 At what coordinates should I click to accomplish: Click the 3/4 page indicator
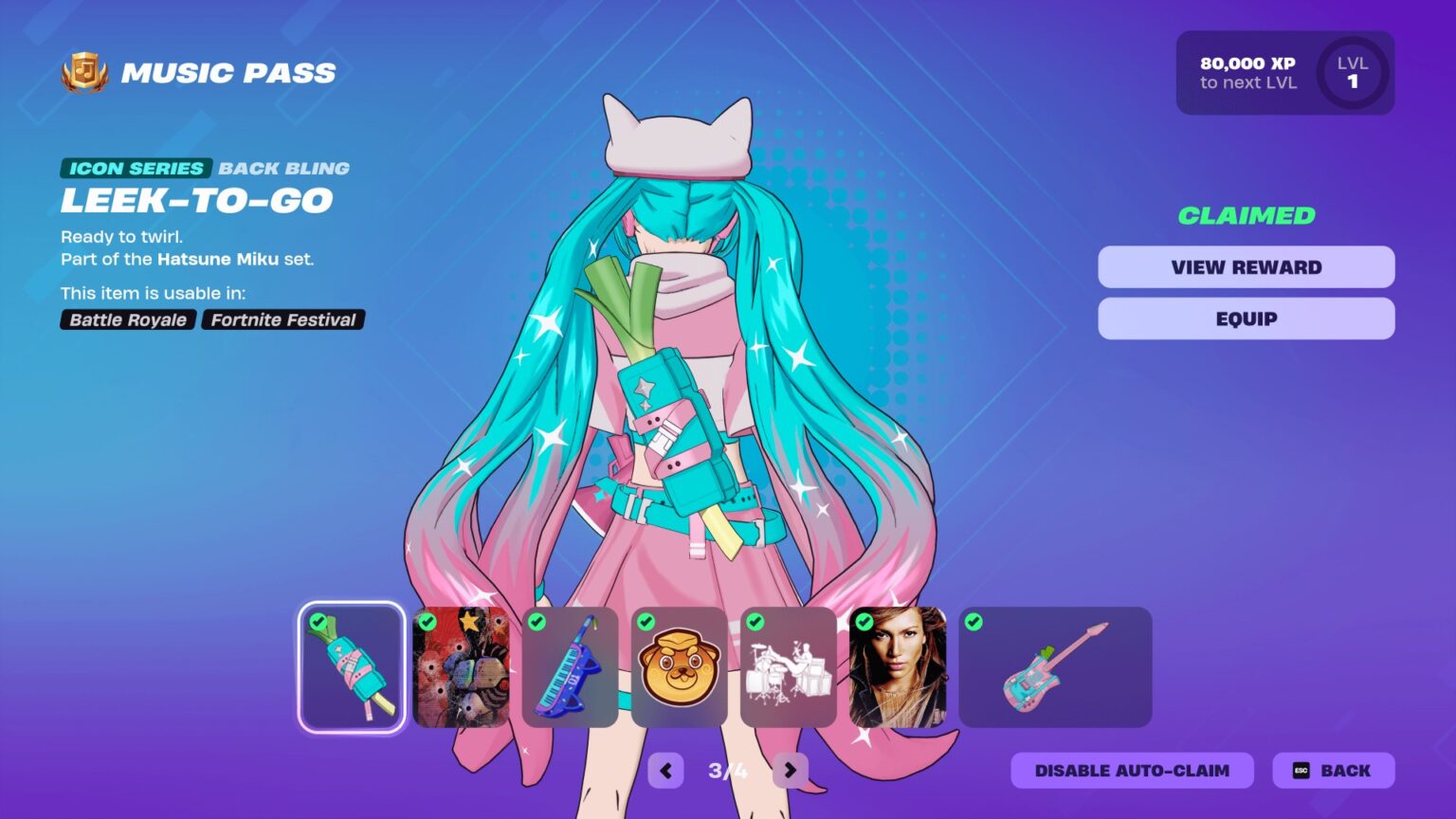(x=727, y=770)
